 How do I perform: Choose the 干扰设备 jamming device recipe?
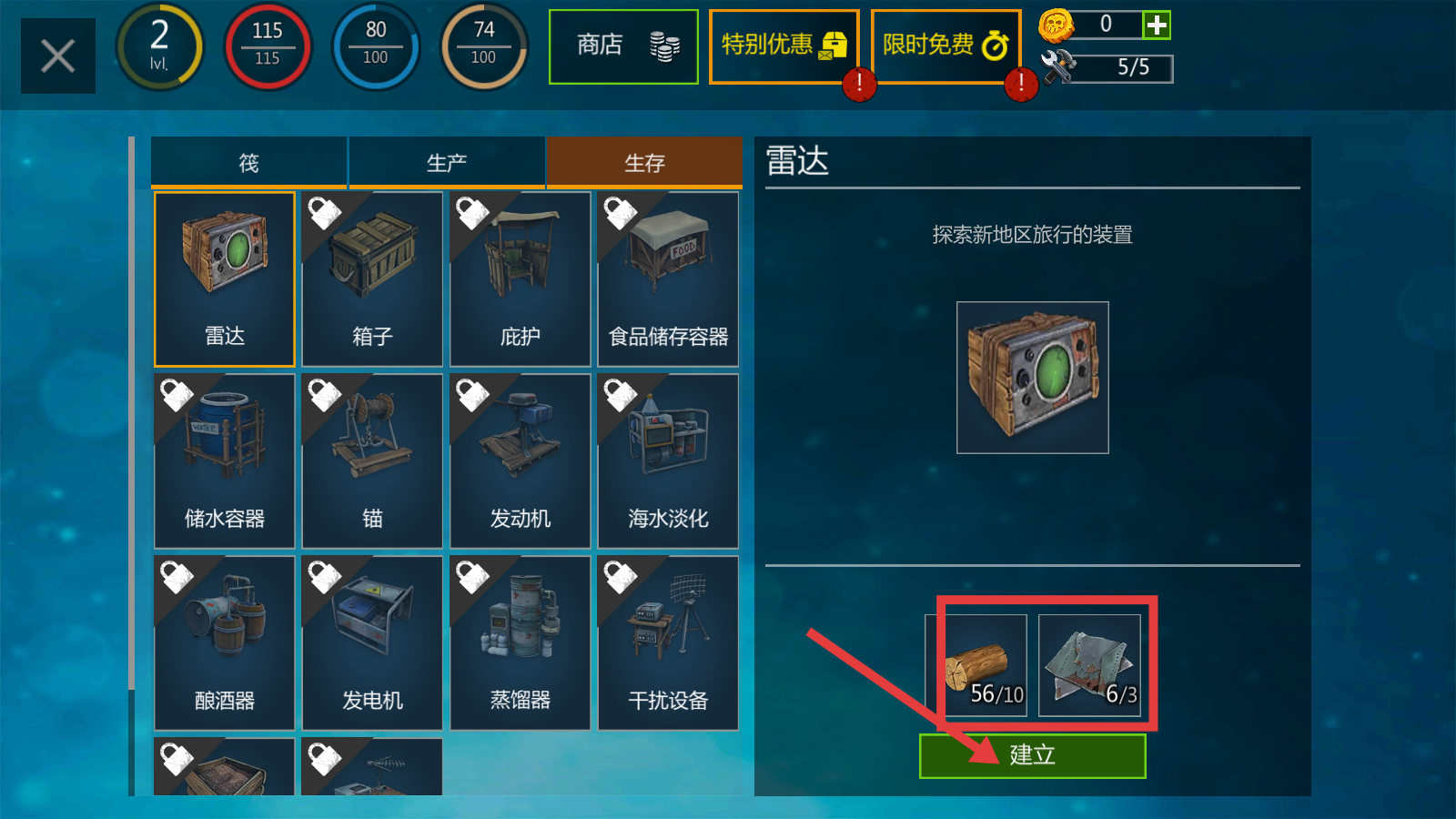click(x=668, y=642)
